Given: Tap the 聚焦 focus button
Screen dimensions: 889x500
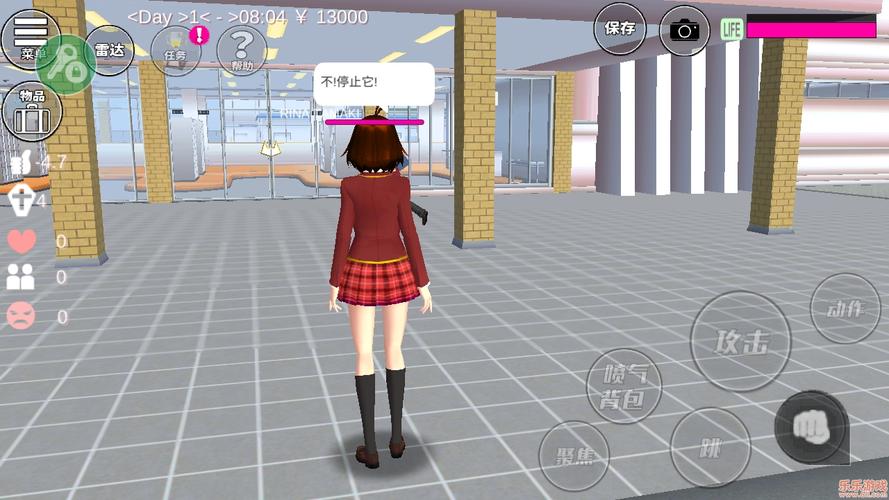Looking at the screenshot, I should point(574,457).
